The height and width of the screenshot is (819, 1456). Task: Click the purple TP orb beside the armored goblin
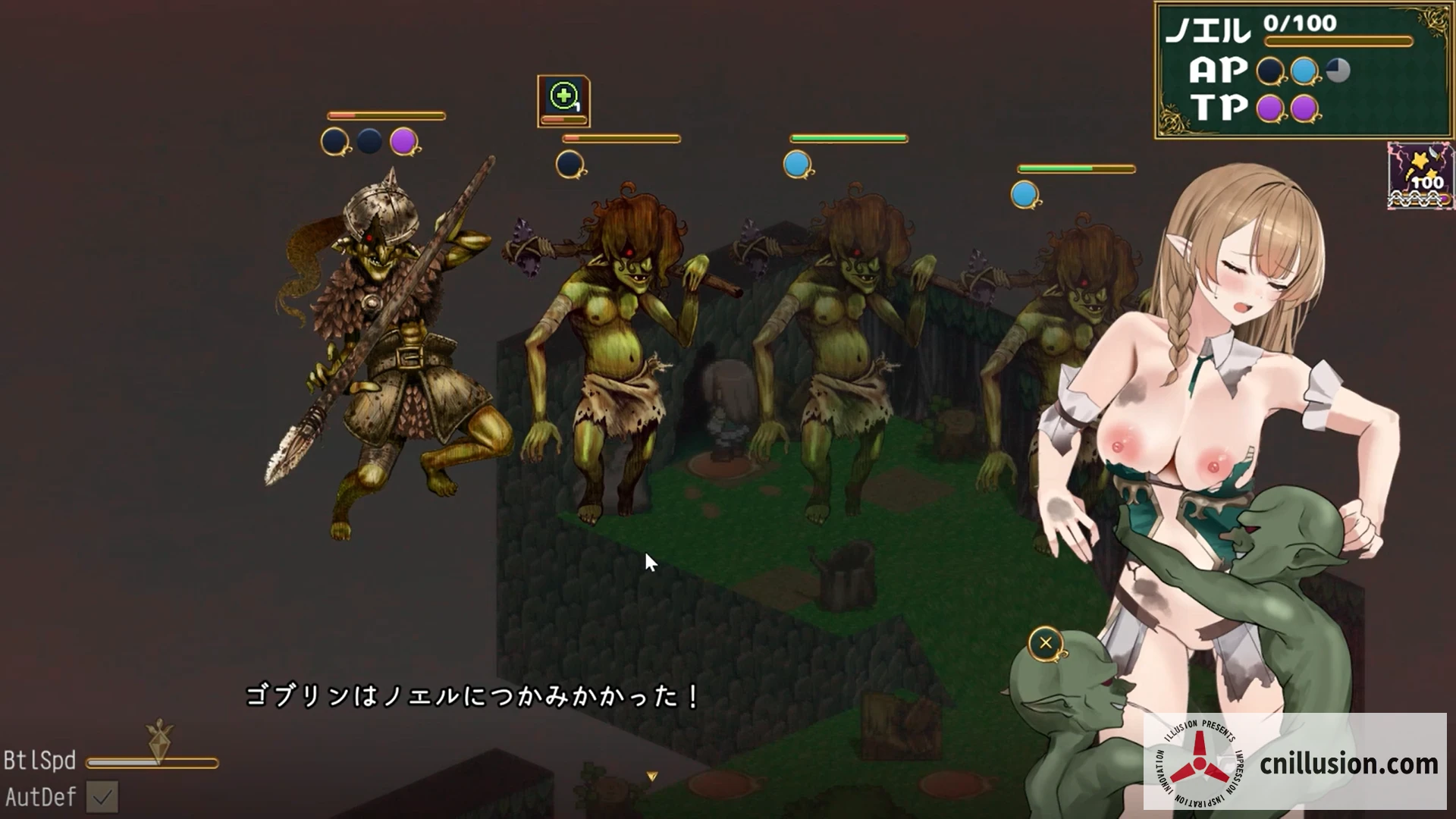(x=401, y=141)
